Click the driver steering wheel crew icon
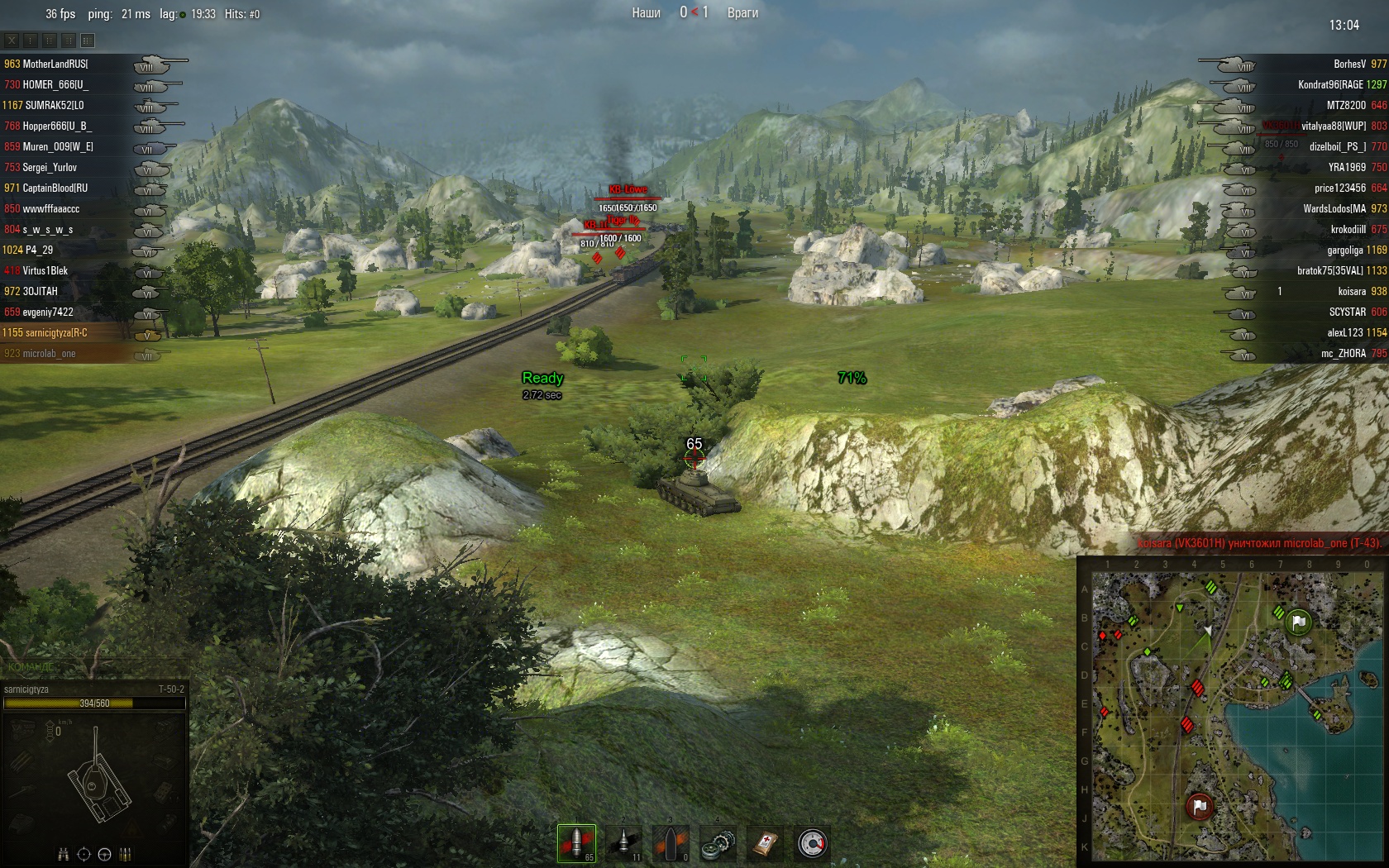 104,855
